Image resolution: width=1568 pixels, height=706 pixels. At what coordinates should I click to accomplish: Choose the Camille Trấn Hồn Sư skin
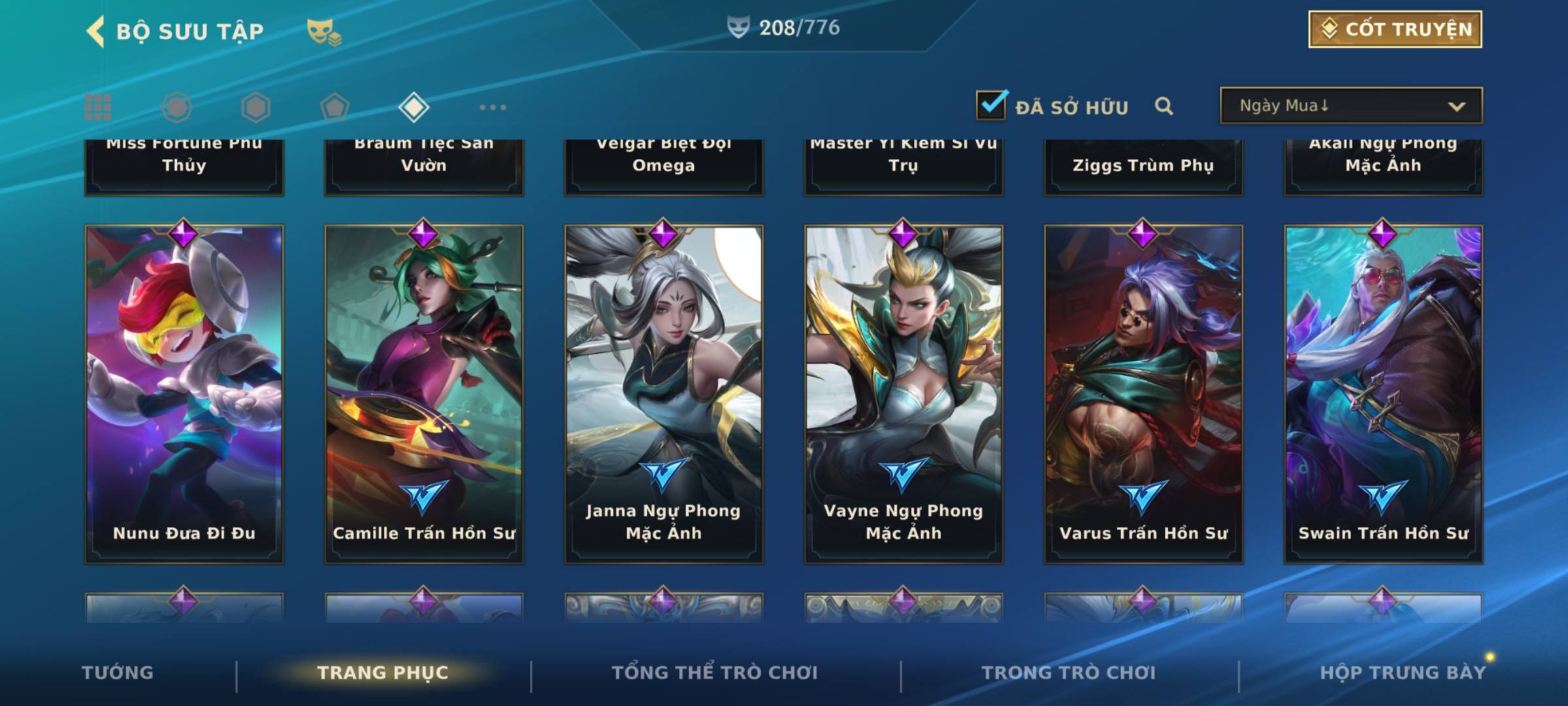pos(424,394)
